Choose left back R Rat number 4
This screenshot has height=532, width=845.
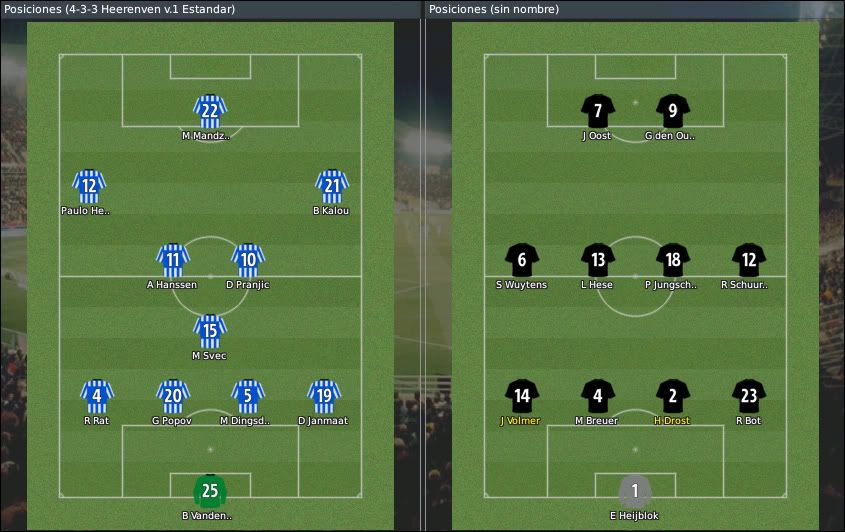coord(96,396)
